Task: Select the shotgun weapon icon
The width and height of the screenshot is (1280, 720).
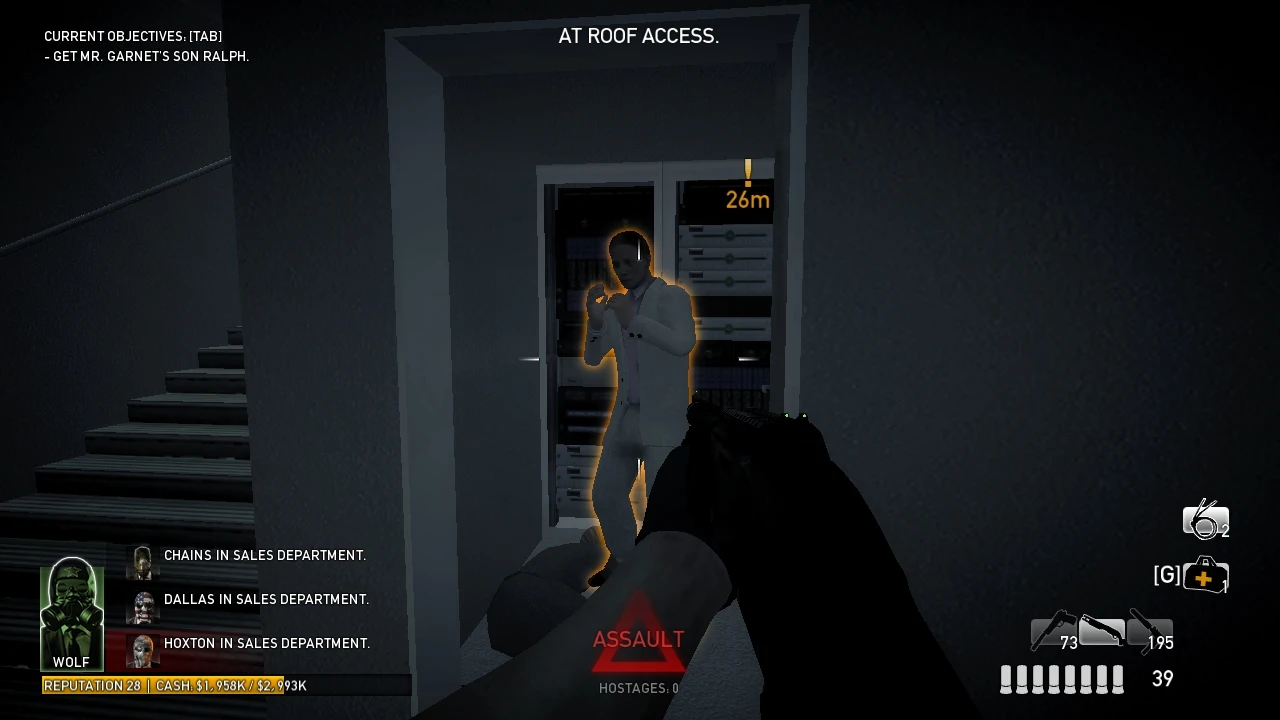Action: tap(1102, 630)
